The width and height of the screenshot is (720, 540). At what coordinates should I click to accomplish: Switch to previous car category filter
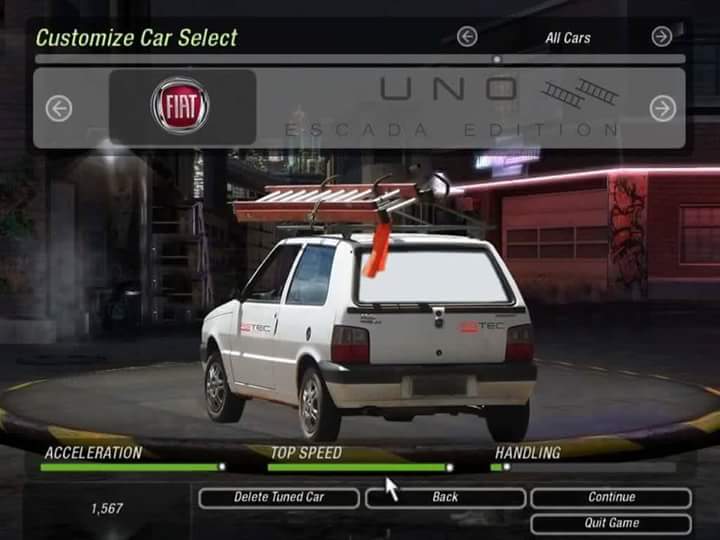(467, 37)
